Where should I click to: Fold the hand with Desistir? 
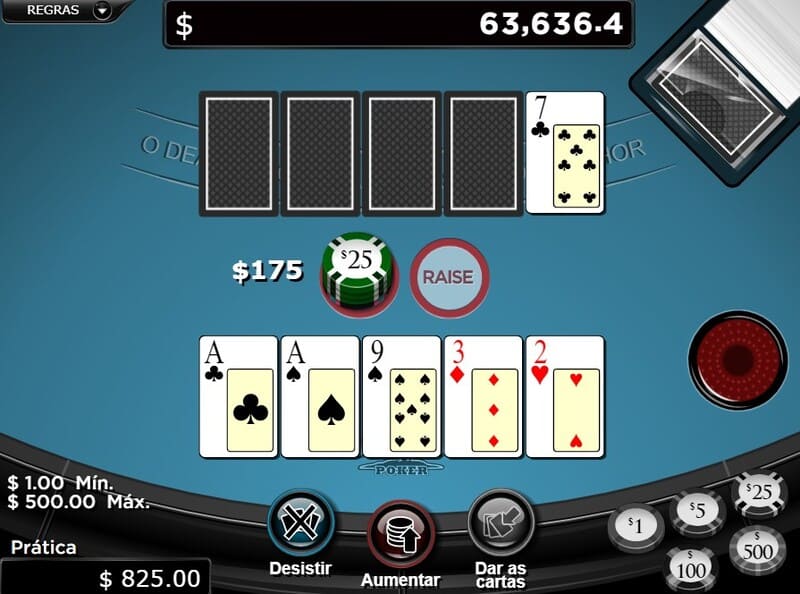(x=301, y=524)
